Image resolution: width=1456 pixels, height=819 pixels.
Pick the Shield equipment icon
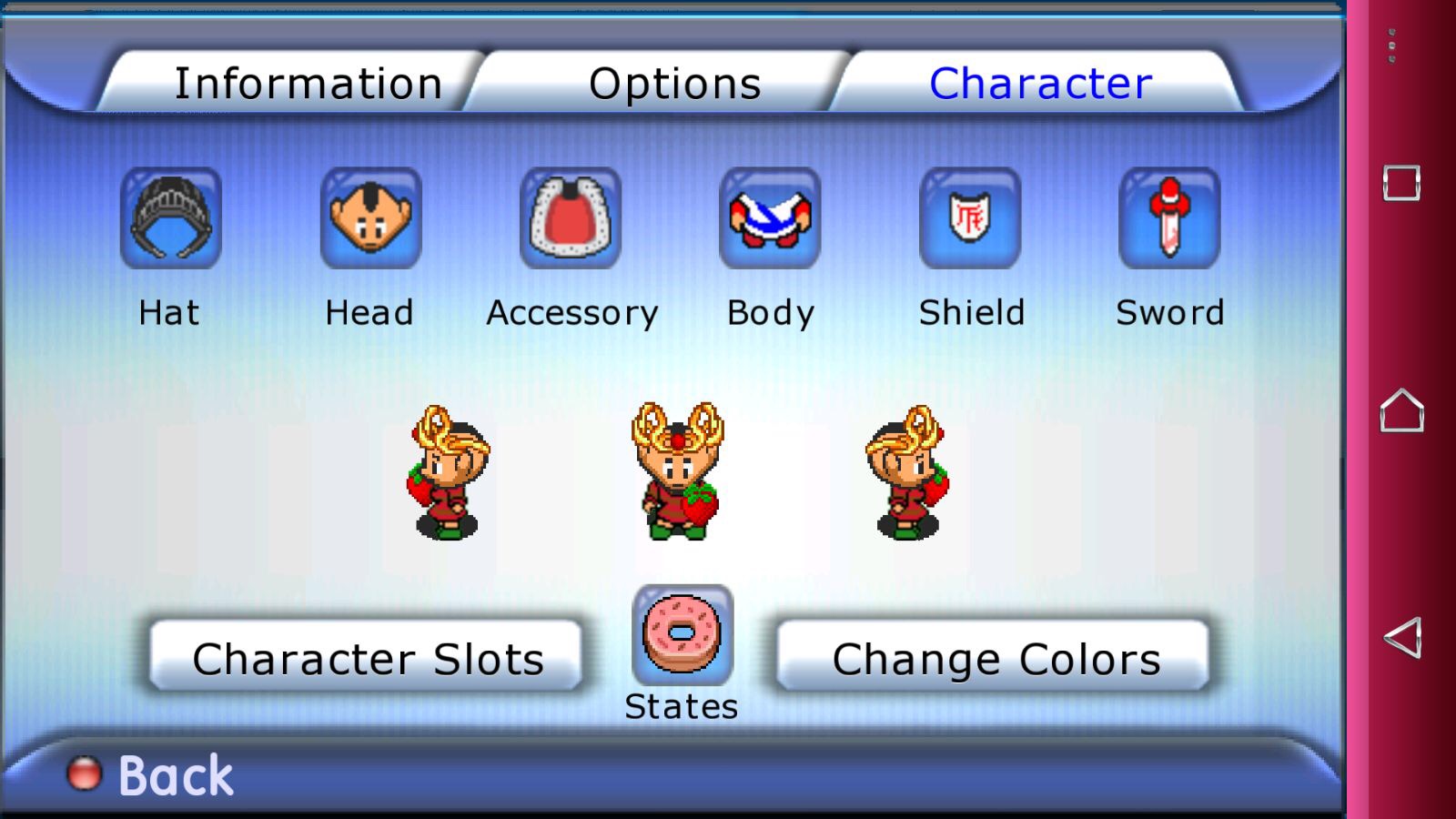click(970, 218)
